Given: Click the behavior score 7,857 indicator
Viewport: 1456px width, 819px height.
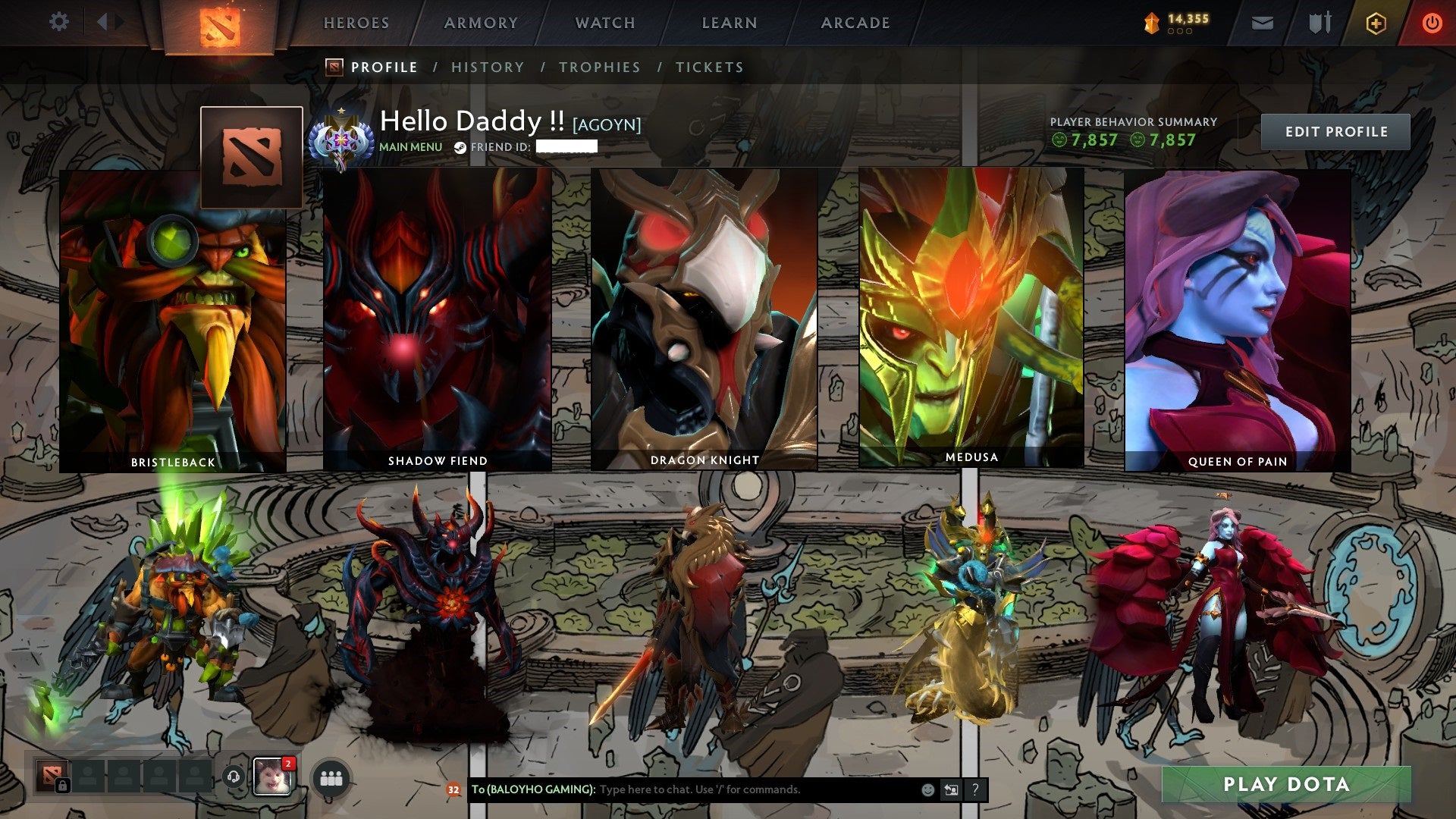Looking at the screenshot, I should pos(1087,140).
